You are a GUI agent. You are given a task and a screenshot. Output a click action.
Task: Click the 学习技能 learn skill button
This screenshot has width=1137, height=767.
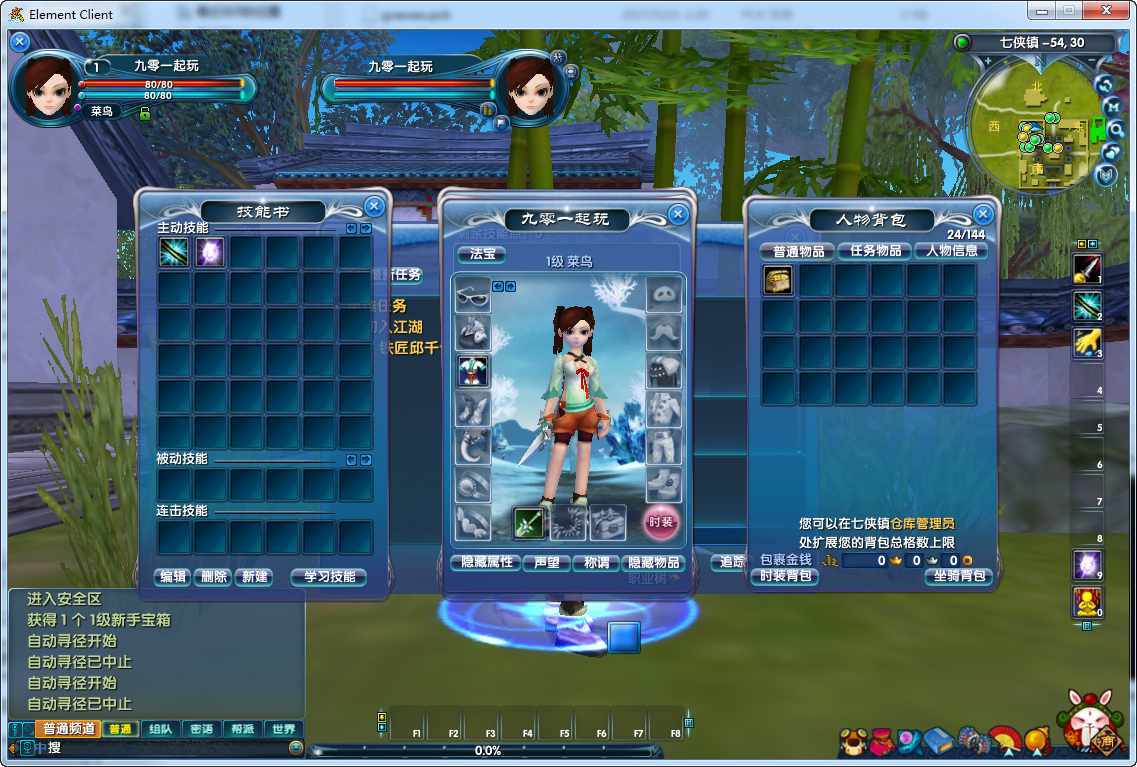[328, 577]
